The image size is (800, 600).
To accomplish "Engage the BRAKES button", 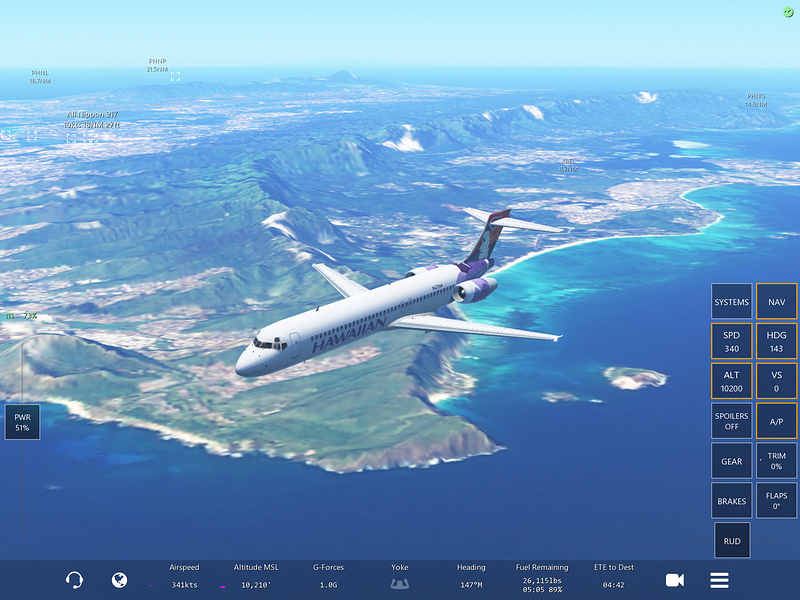I will [x=732, y=501].
